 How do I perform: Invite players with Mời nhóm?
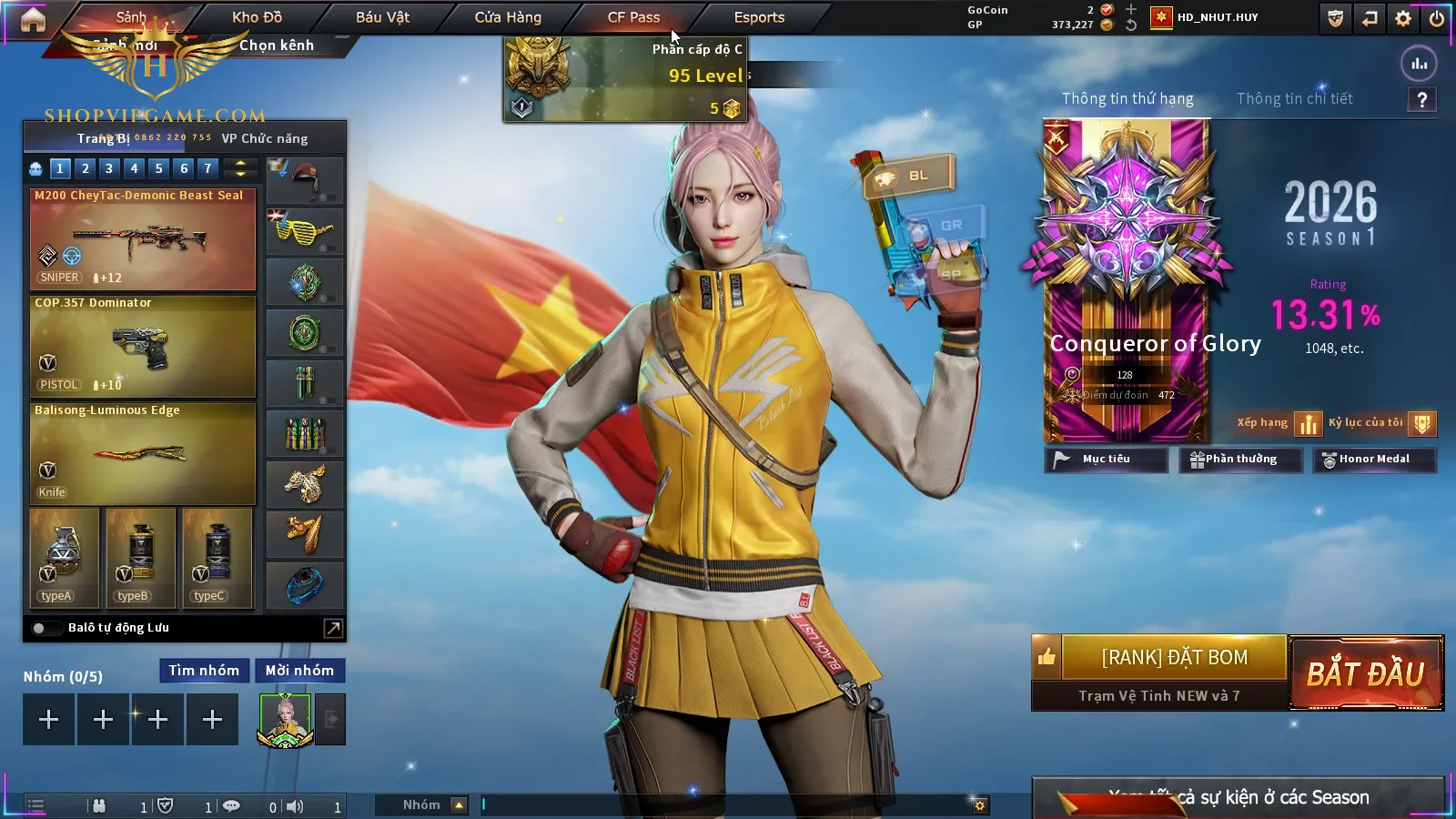[x=299, y=671]
